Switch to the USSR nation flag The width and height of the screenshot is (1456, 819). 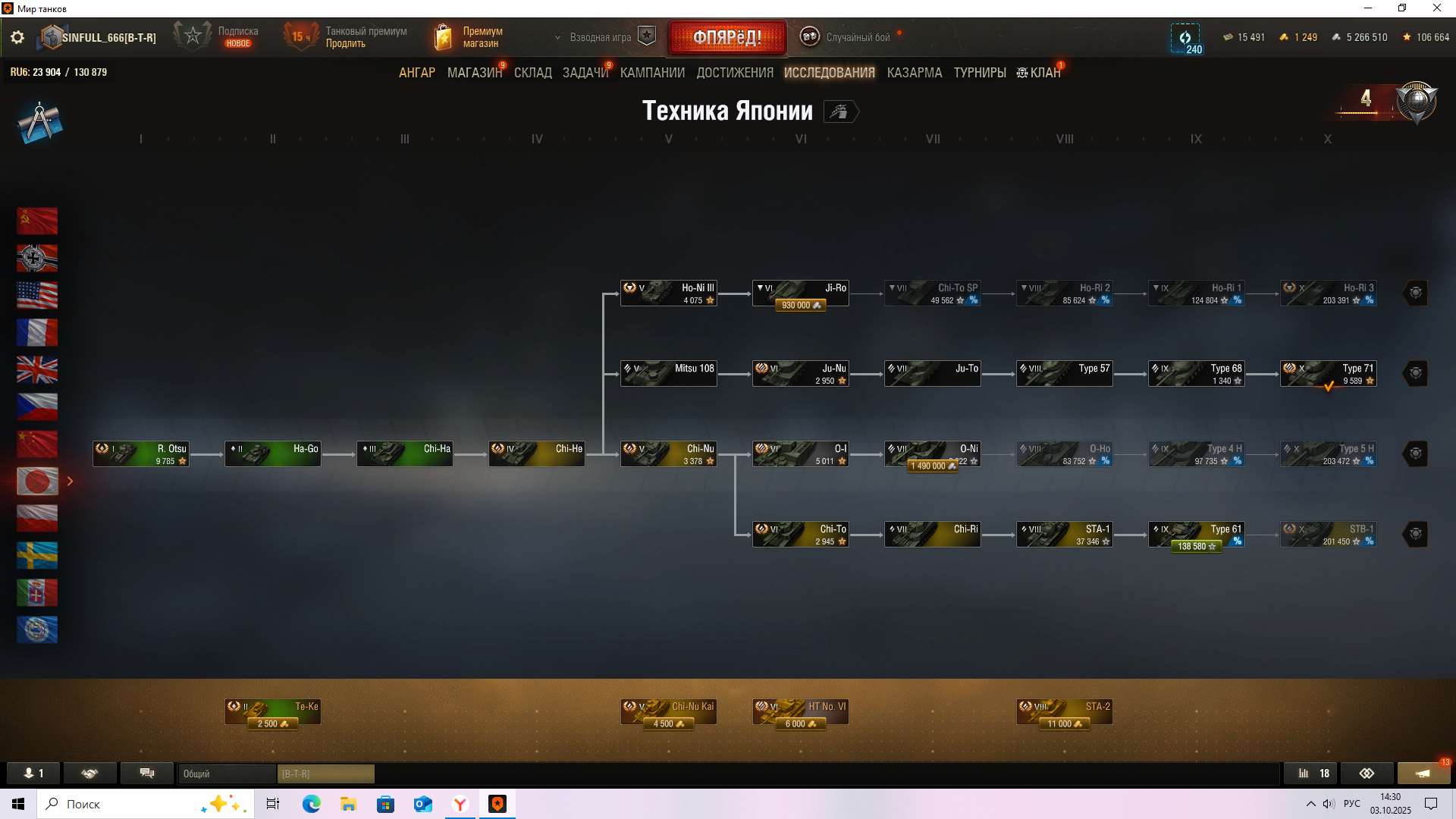pyautogui.click(x=37, y=221)
